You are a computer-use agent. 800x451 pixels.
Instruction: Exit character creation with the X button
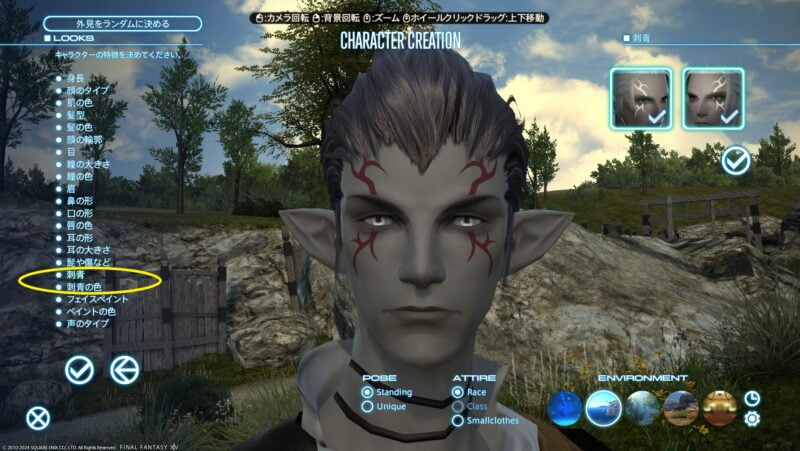tap(37, 418)
